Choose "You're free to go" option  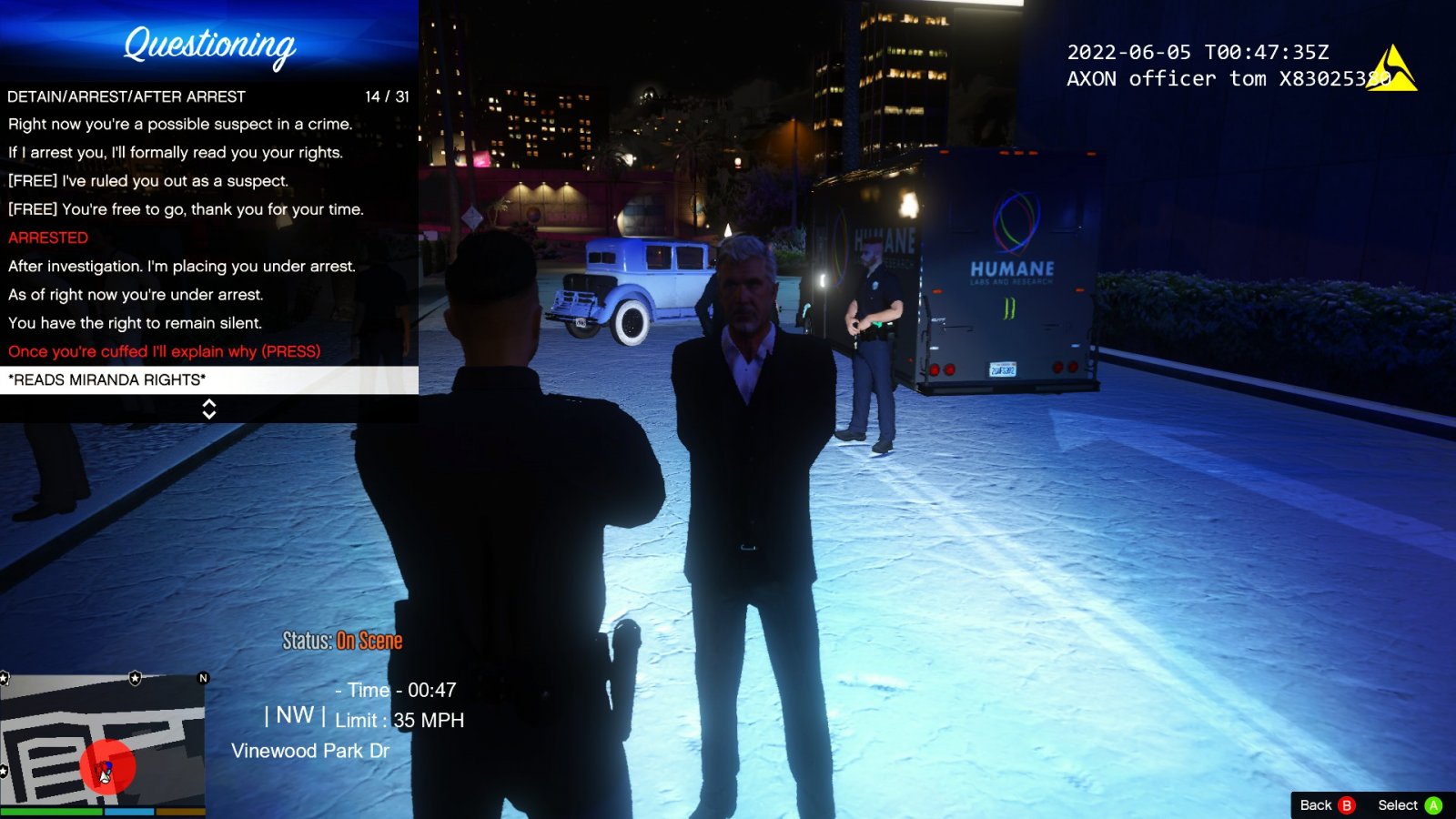coord(186,208)
